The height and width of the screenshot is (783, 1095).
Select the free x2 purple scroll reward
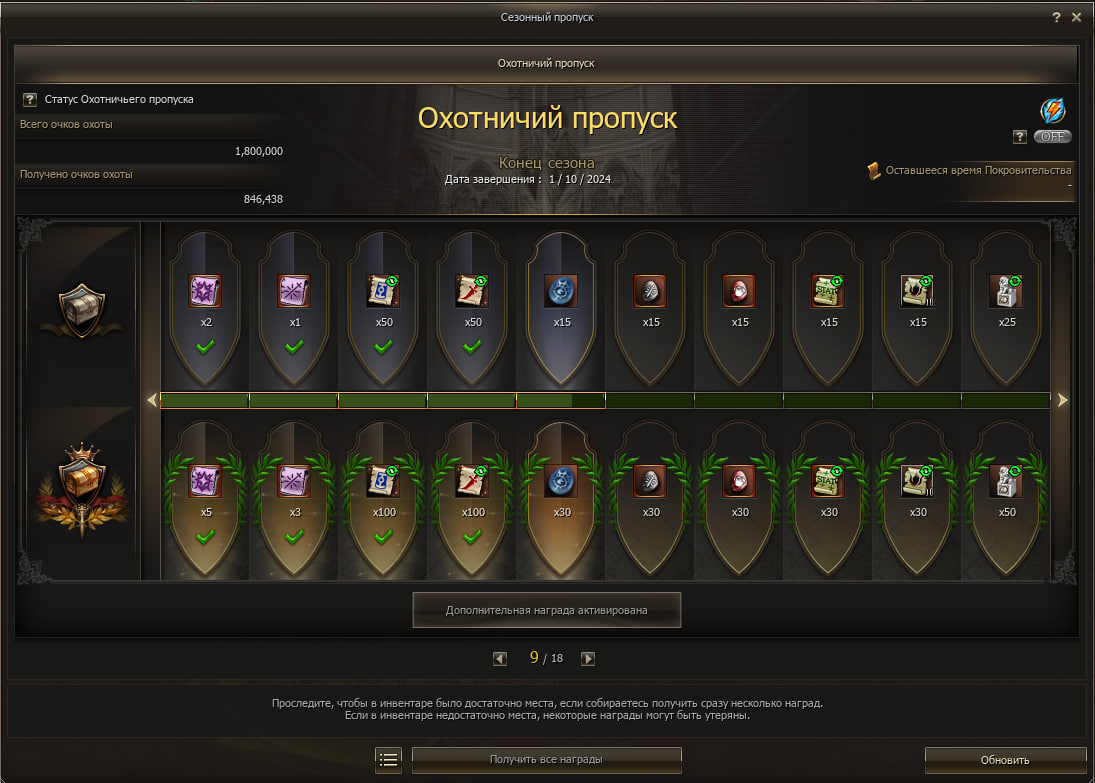tap(205, 291)
